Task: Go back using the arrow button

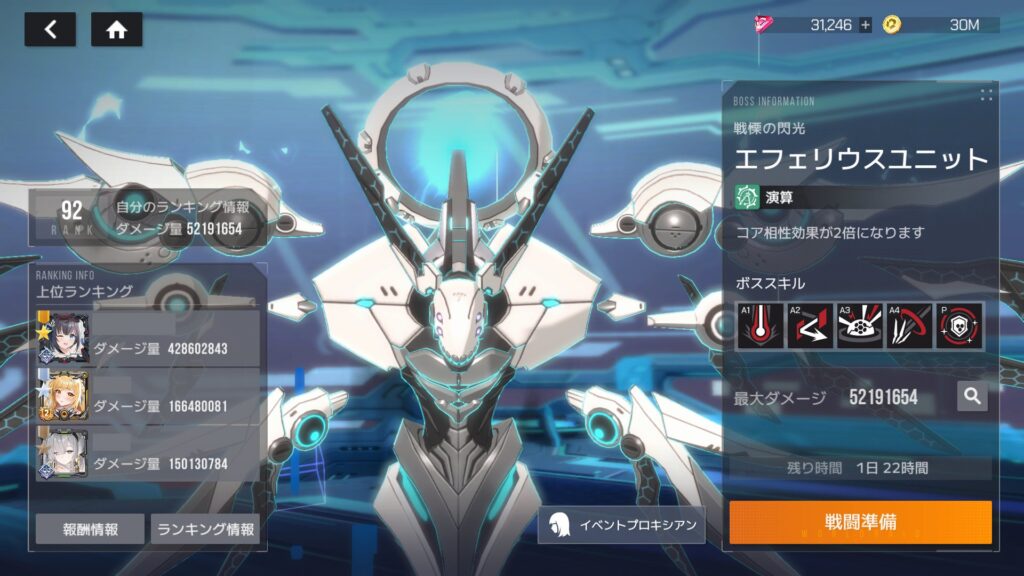Action: [x=50, y=29]
